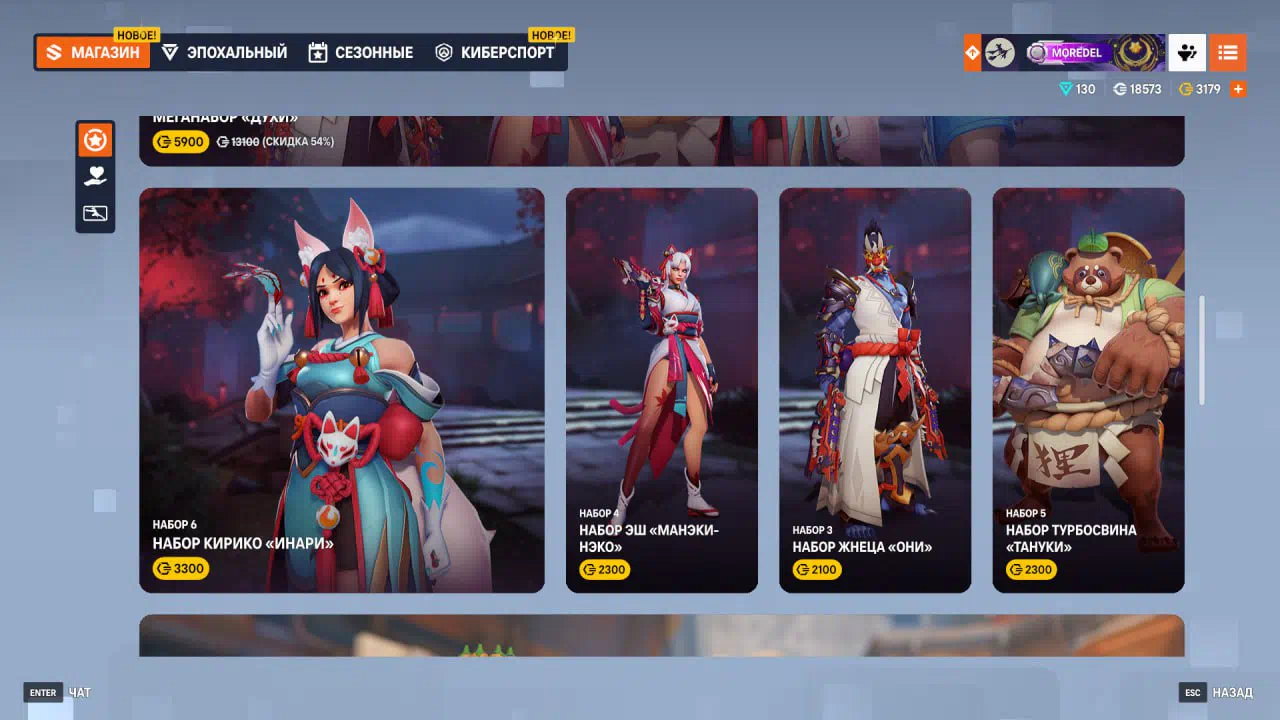The image size is (1280, 720).
Task: Add more coins with the plus button
Action: point(1238,89)
